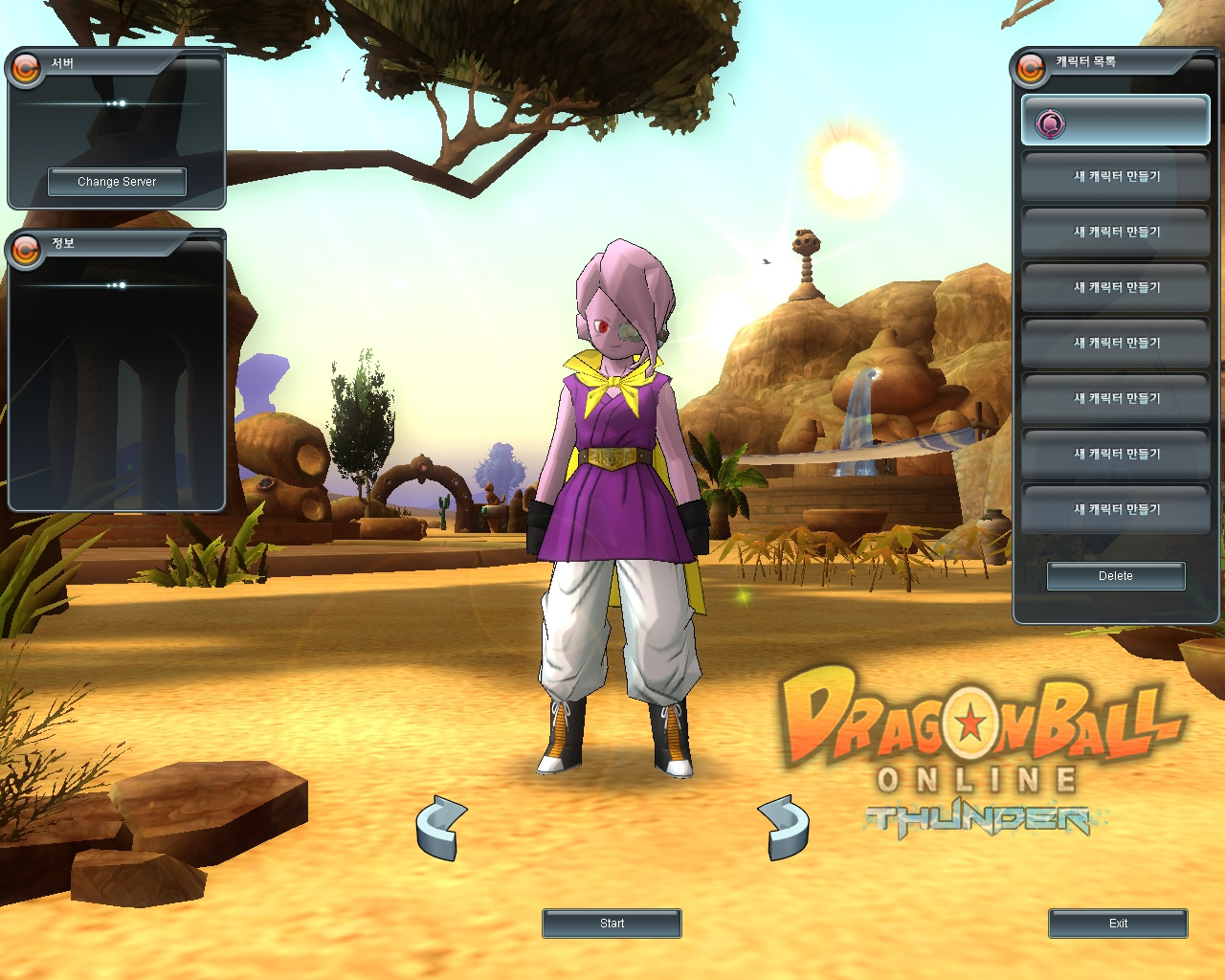Image resolution: width=1225 pixels, height=980 pixels.
Task: Select the existing character slot with pink icon
Action: tap(1116, 122)
